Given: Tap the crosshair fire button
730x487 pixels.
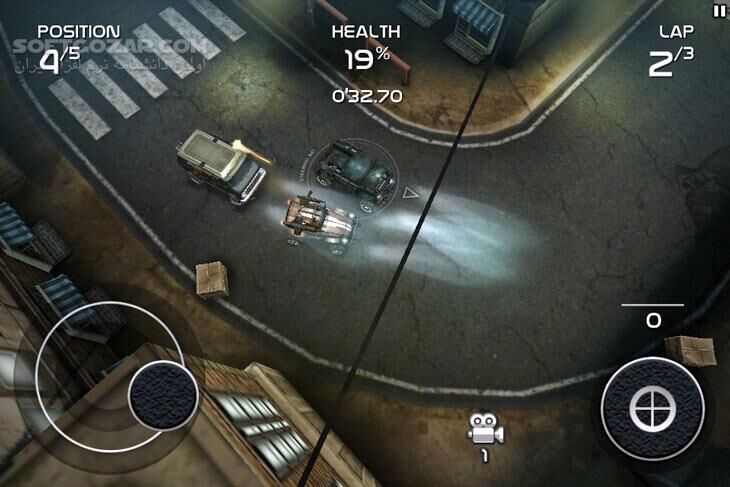Looking at the screenshot, I should [x=652, y=408].
